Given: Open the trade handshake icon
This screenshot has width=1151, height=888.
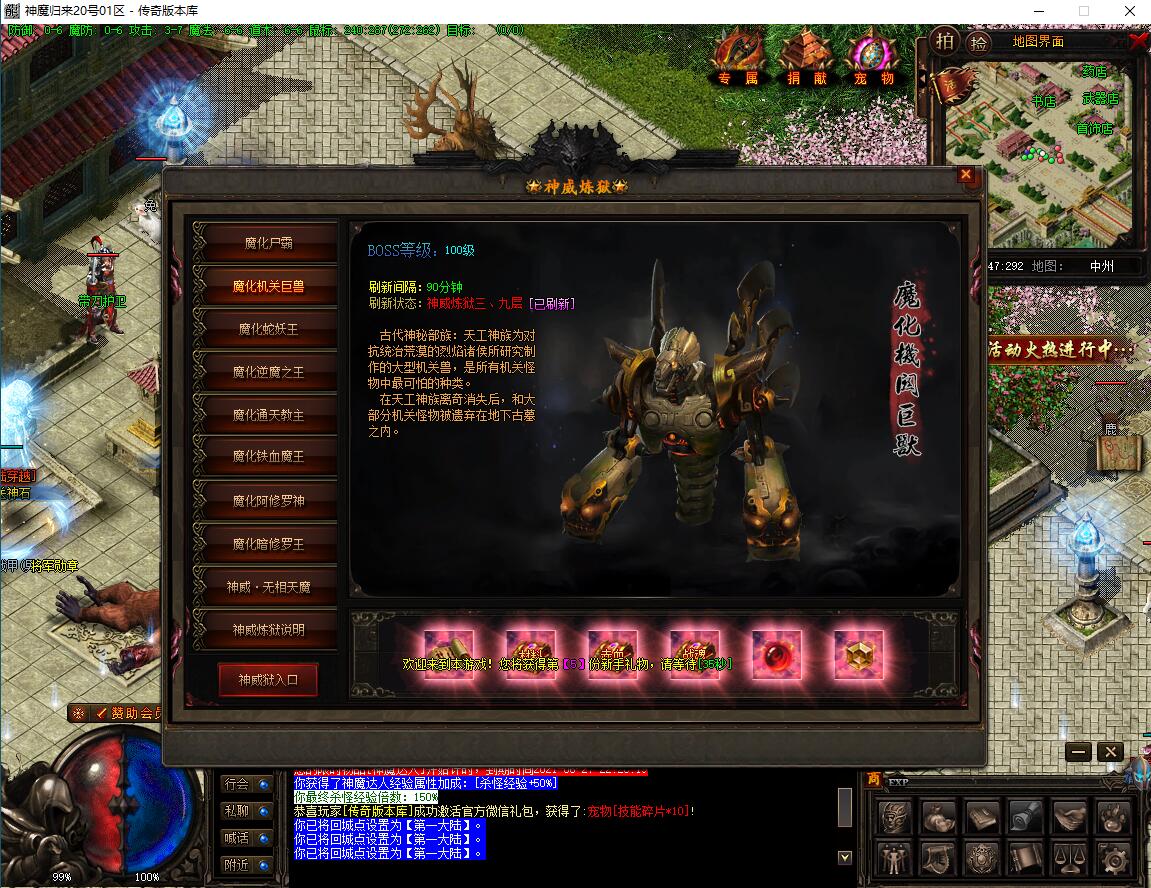Looking at the screenshot, I should pyautogui.click(x=1070, y=817).
